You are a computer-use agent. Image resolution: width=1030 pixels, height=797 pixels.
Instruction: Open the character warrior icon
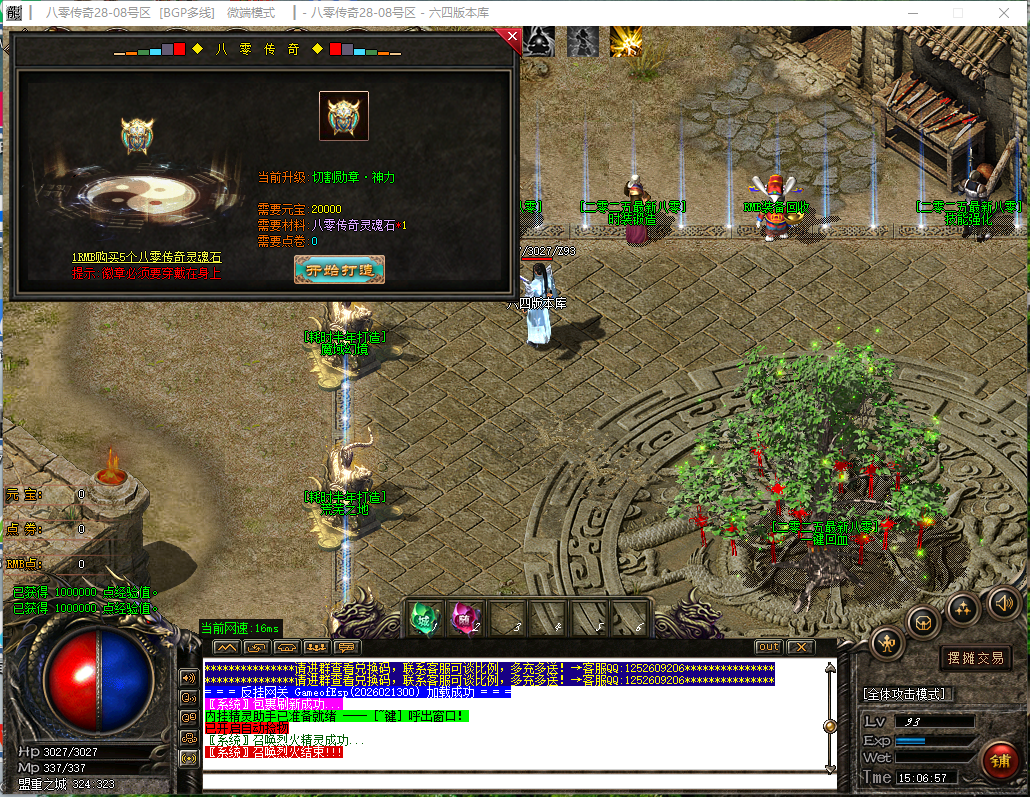[887, 643]
